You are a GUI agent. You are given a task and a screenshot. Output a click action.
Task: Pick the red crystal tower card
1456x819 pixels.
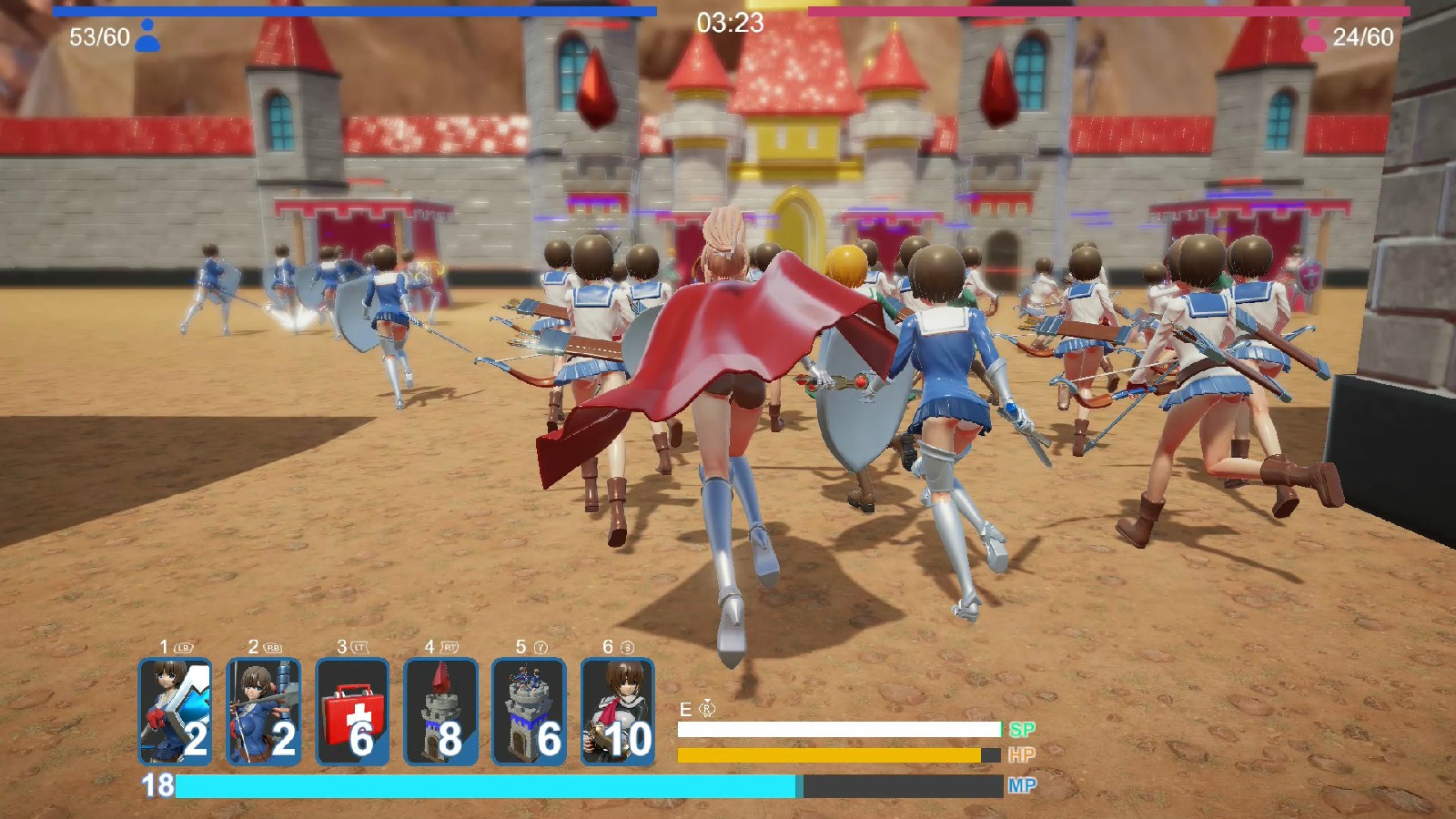440,712
